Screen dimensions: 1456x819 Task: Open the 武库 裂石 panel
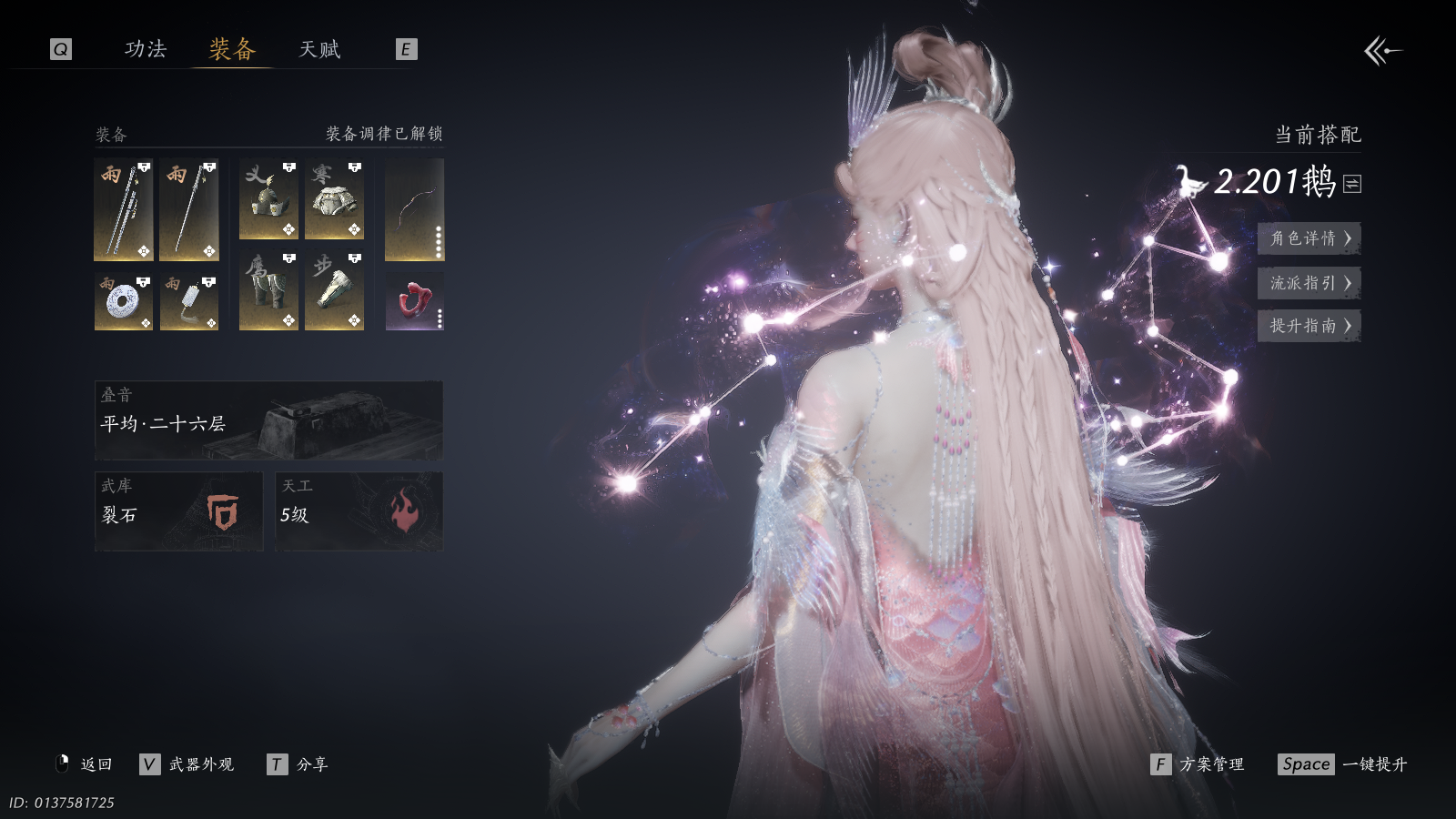tap(178, 511)
